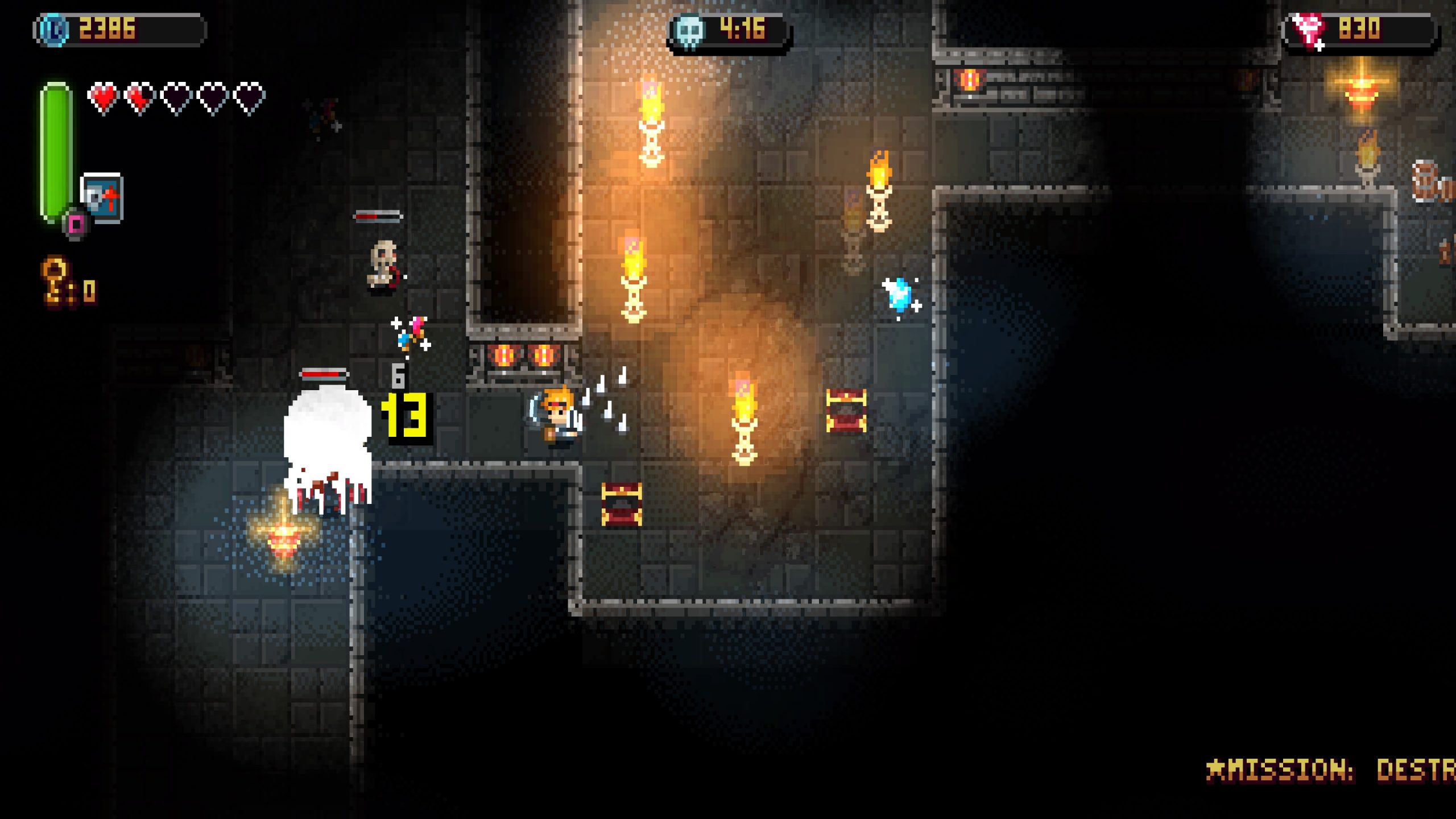Open the scrolling mission objective tracker
Image resolution: width=1456 pixels, height=819 pixels.
point(1330,770)
